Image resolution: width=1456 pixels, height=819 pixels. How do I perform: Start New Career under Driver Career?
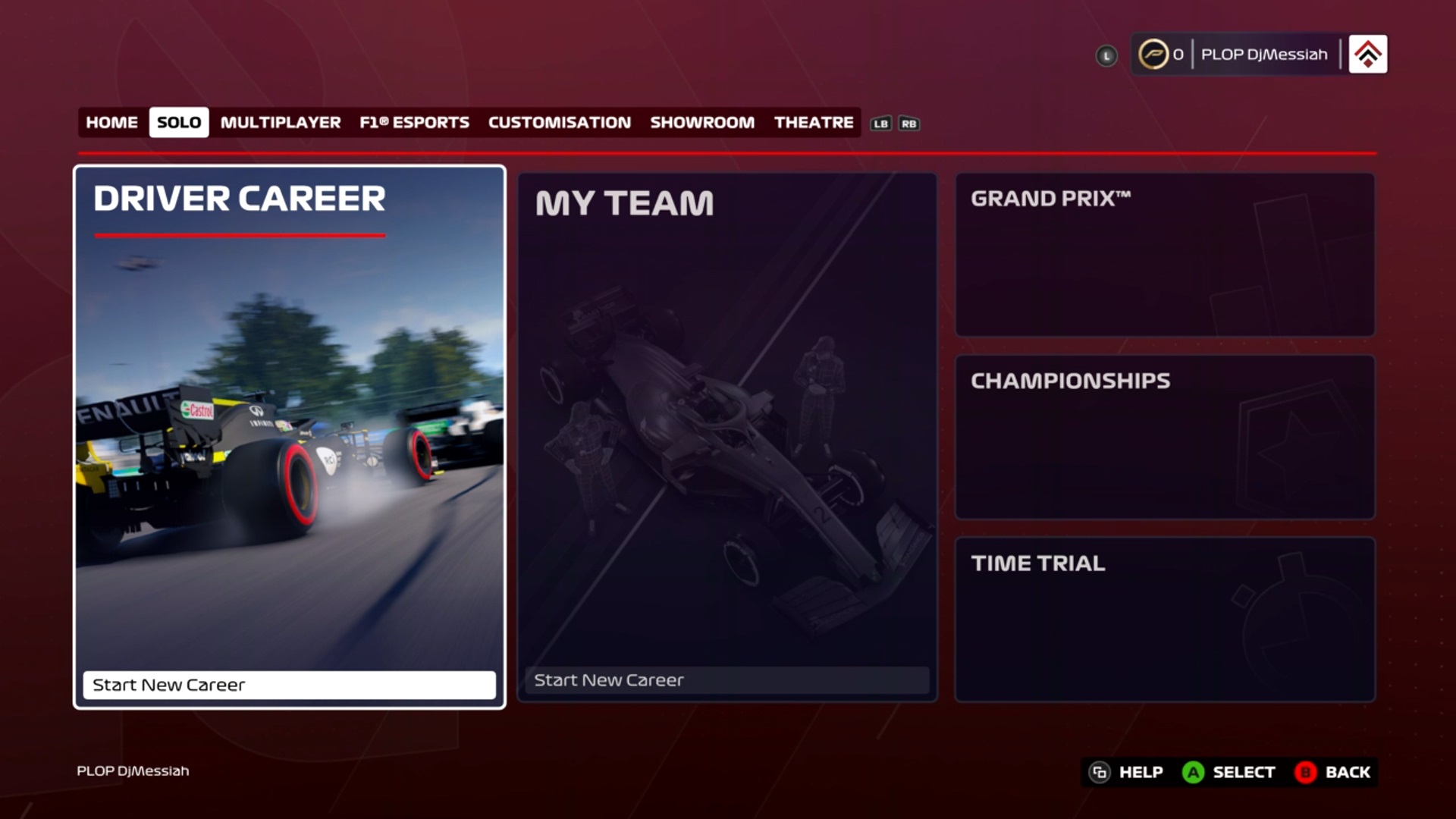pos(290,685)
